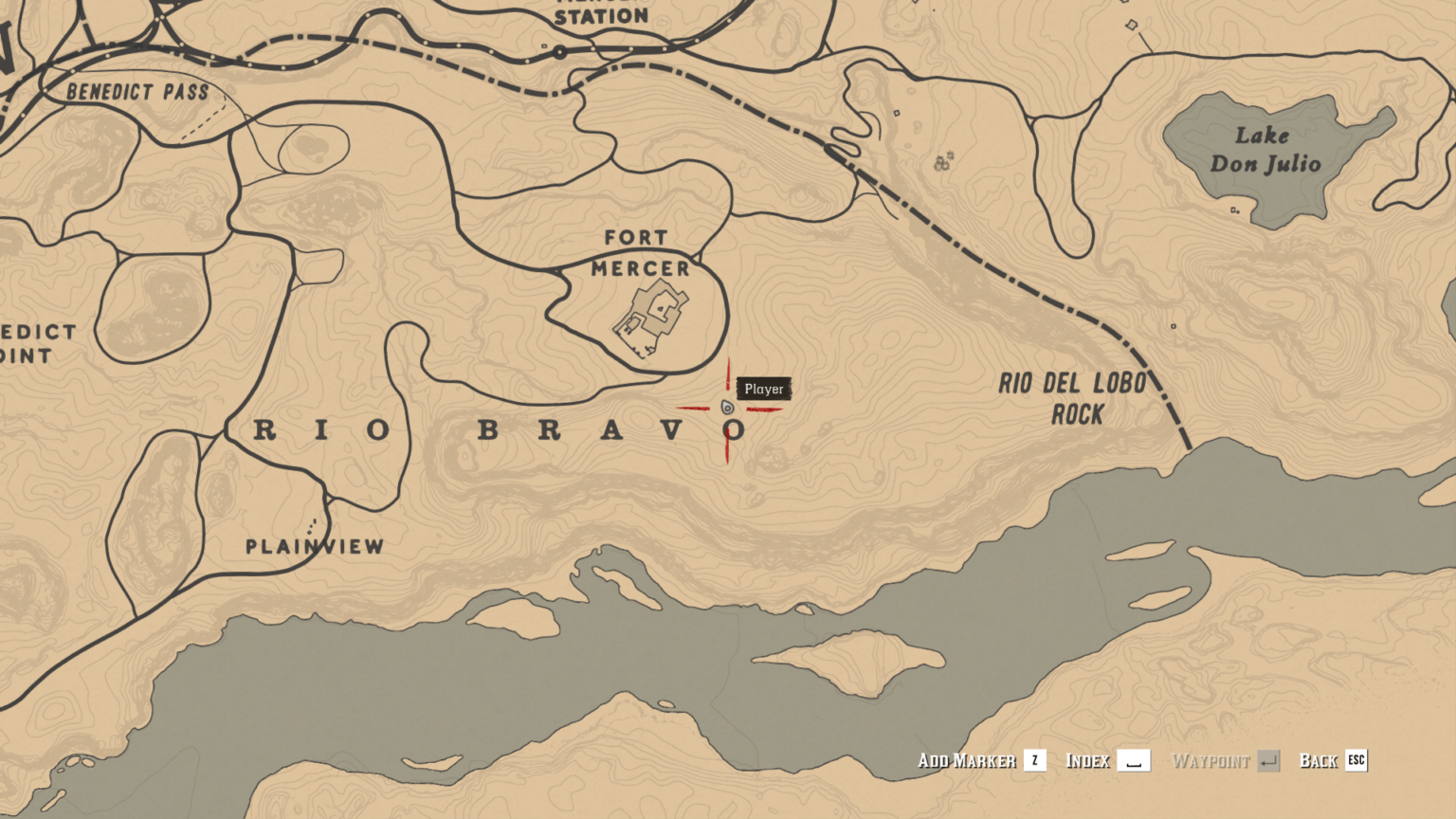Click the Add Marker 'Z' key icon
The height and width of the screenshot is (819, 1456).
click(1033, 760)
